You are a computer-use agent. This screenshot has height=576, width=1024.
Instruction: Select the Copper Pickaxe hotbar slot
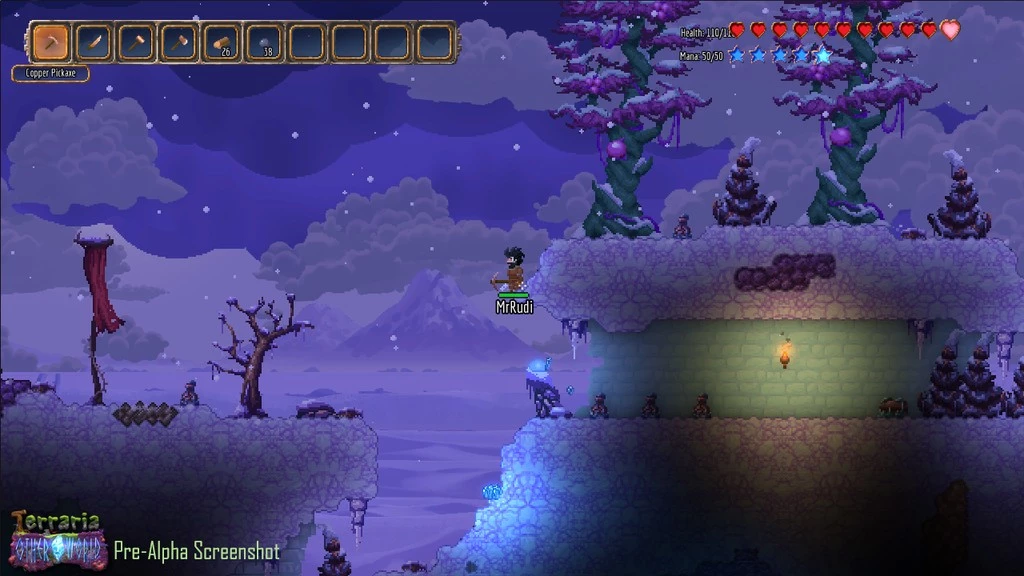tap(50, 43)
